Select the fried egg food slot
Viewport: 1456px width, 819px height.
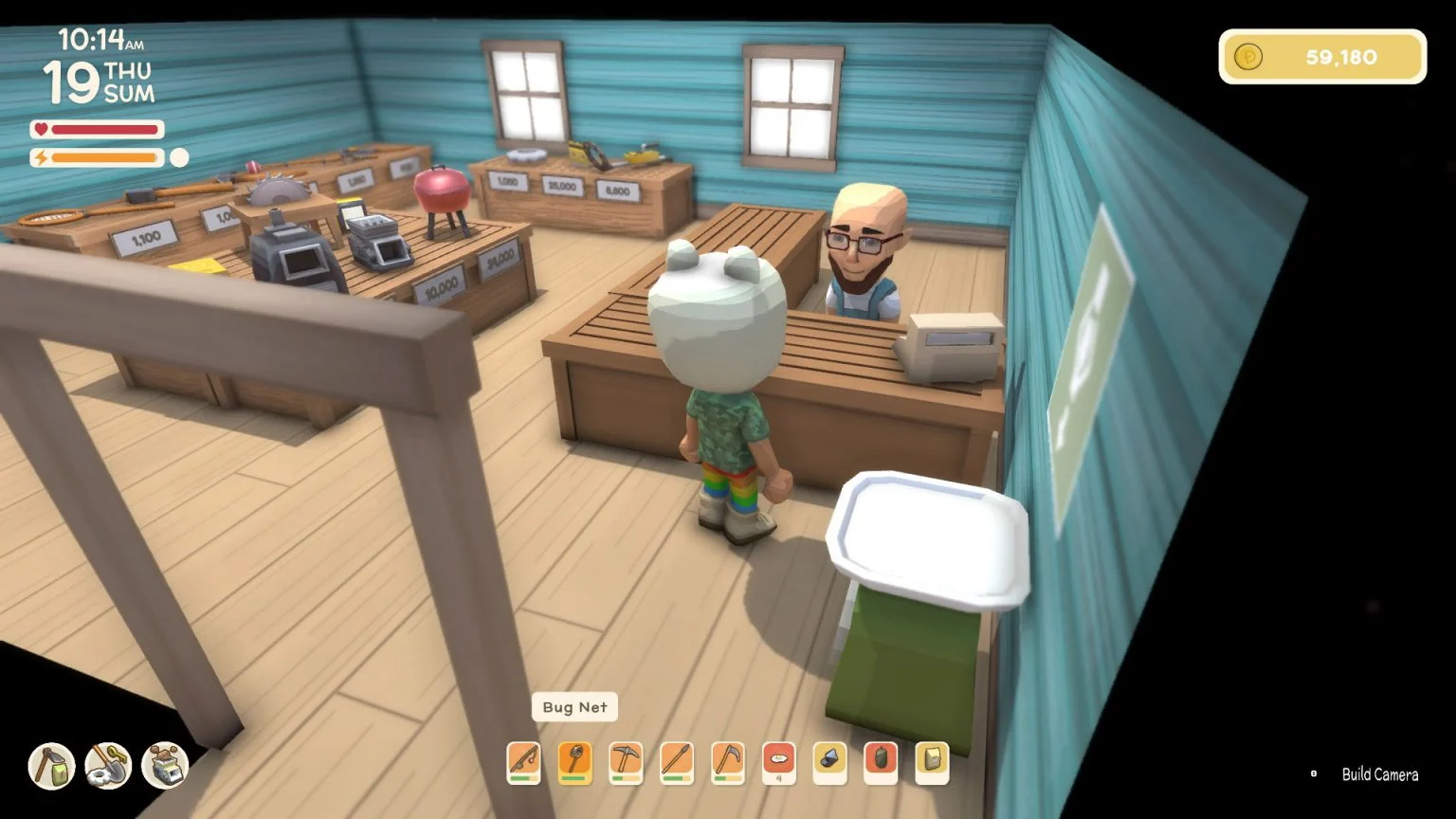779,761
